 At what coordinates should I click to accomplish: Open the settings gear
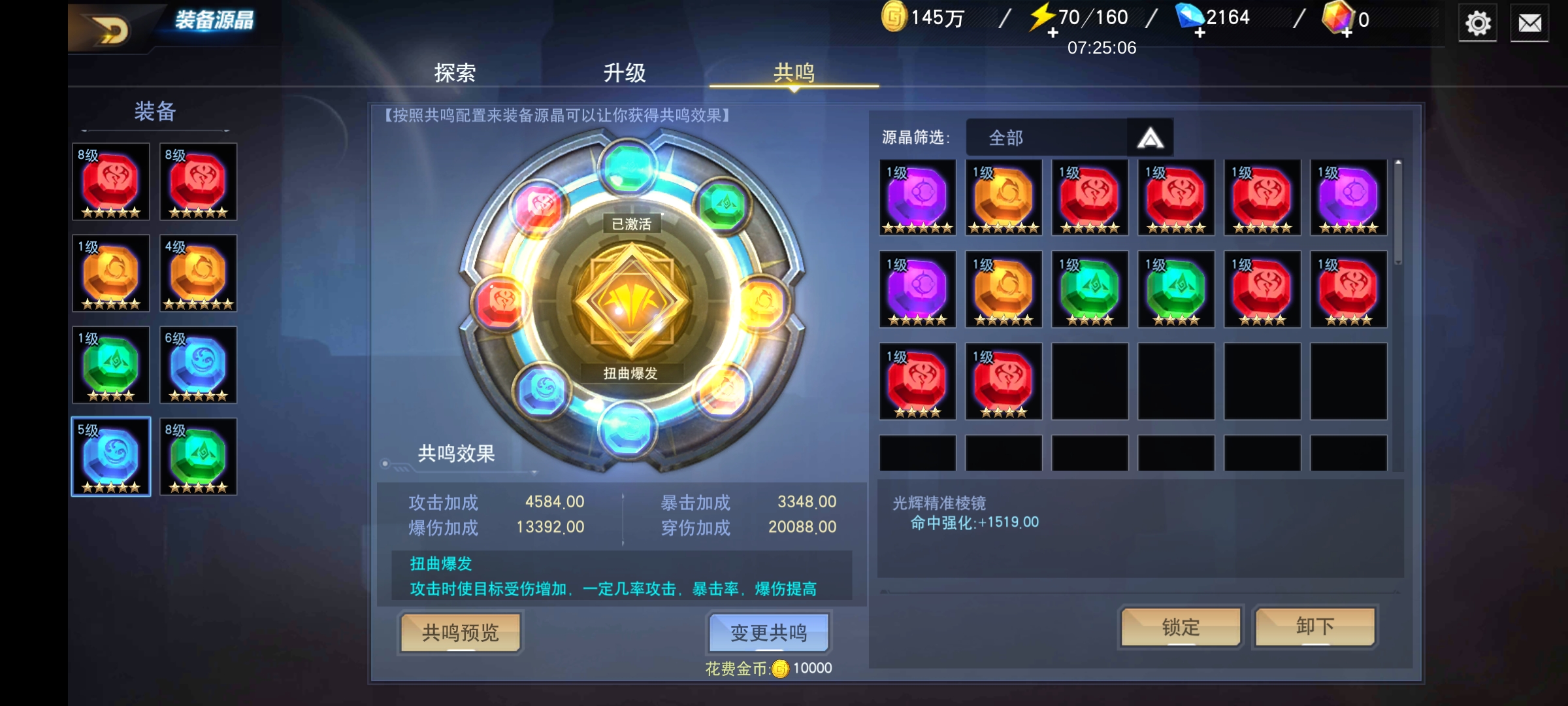1478,23
